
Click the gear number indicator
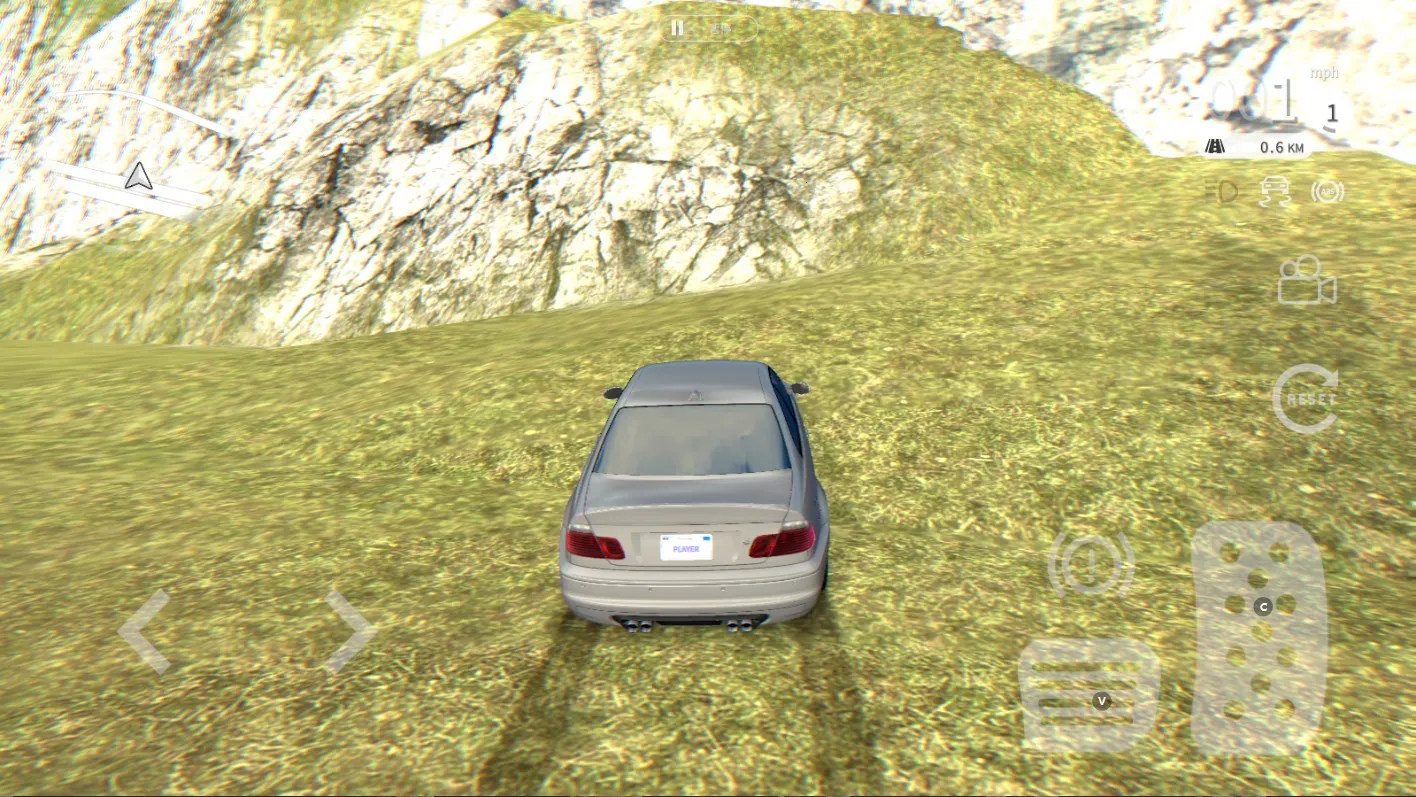coord(1331,114)
